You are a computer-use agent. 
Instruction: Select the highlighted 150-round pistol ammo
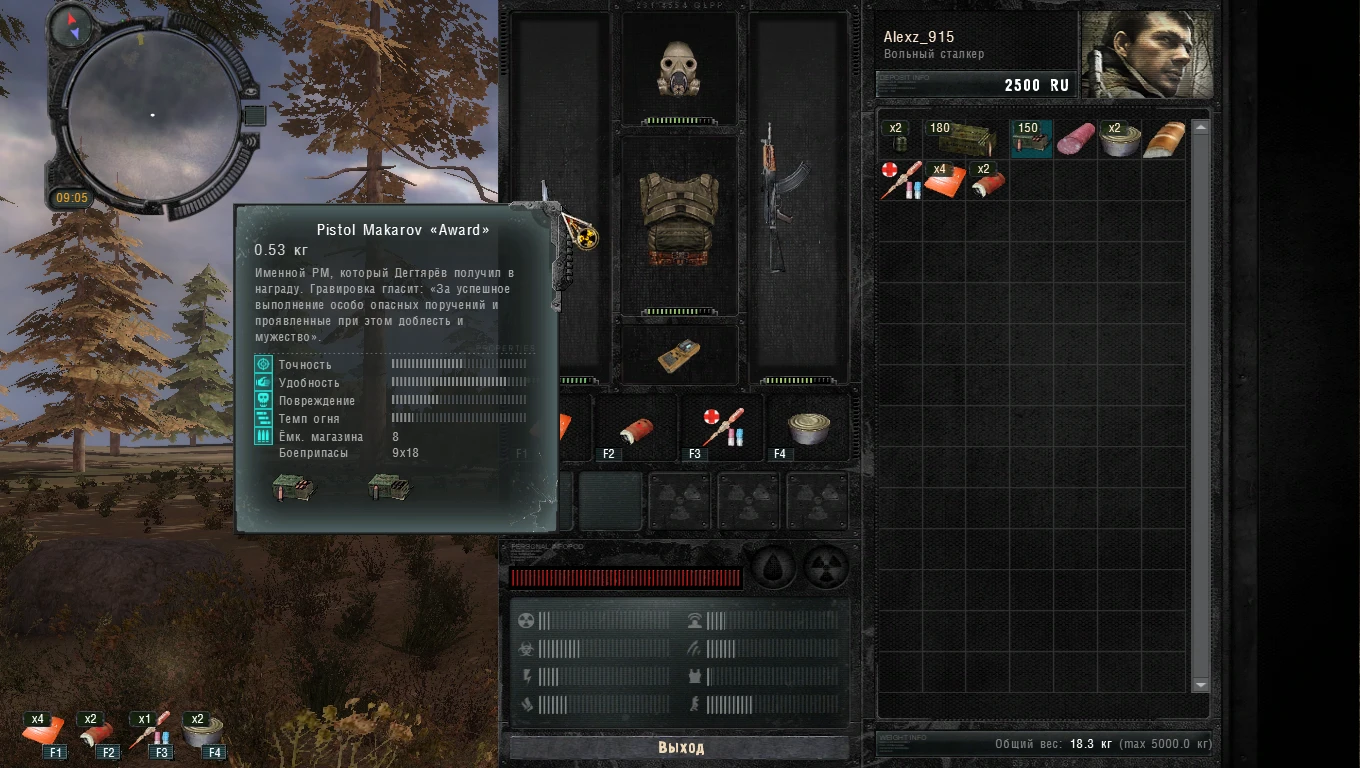pos(1030,140)
